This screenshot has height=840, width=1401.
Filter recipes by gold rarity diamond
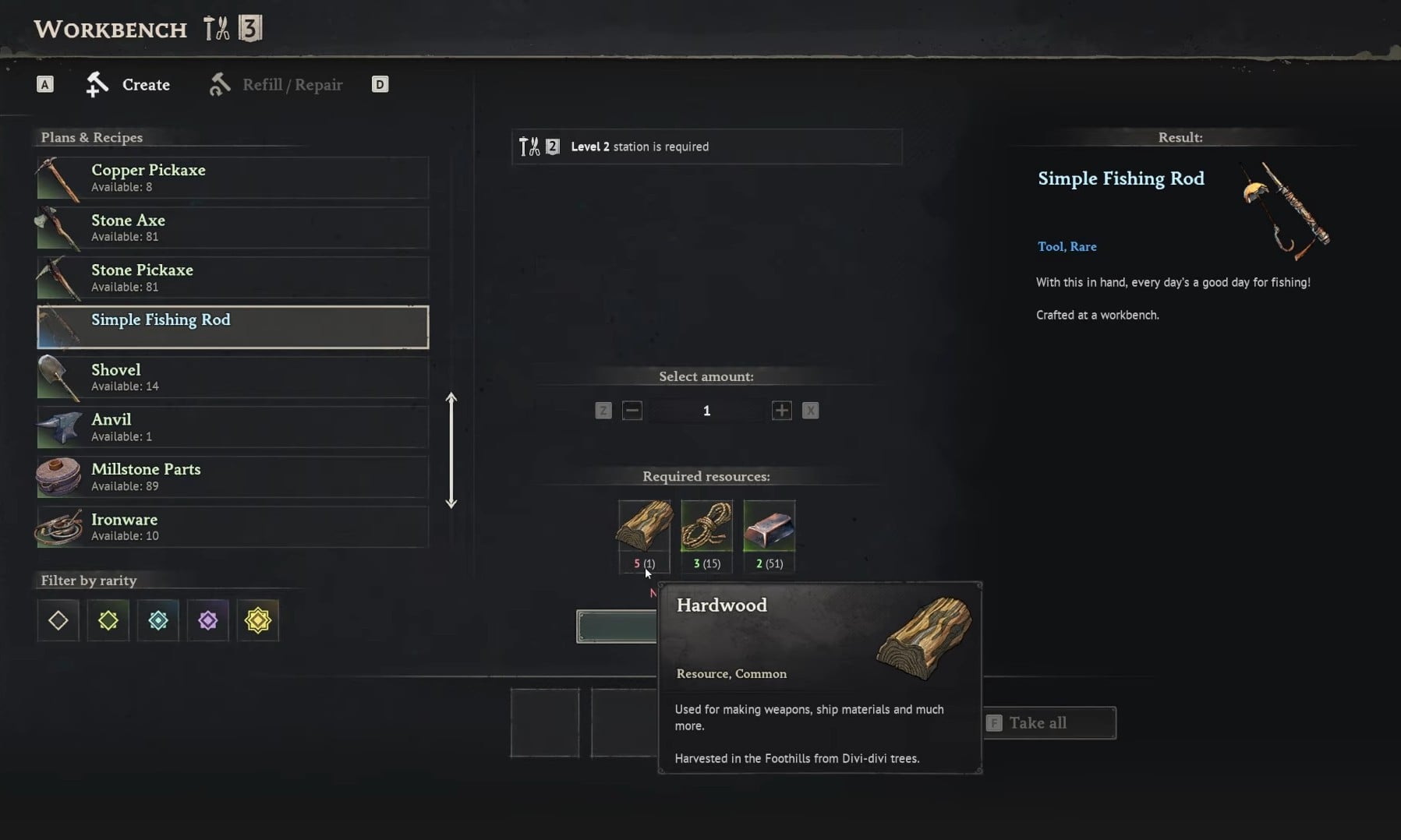tap(258, 620)
